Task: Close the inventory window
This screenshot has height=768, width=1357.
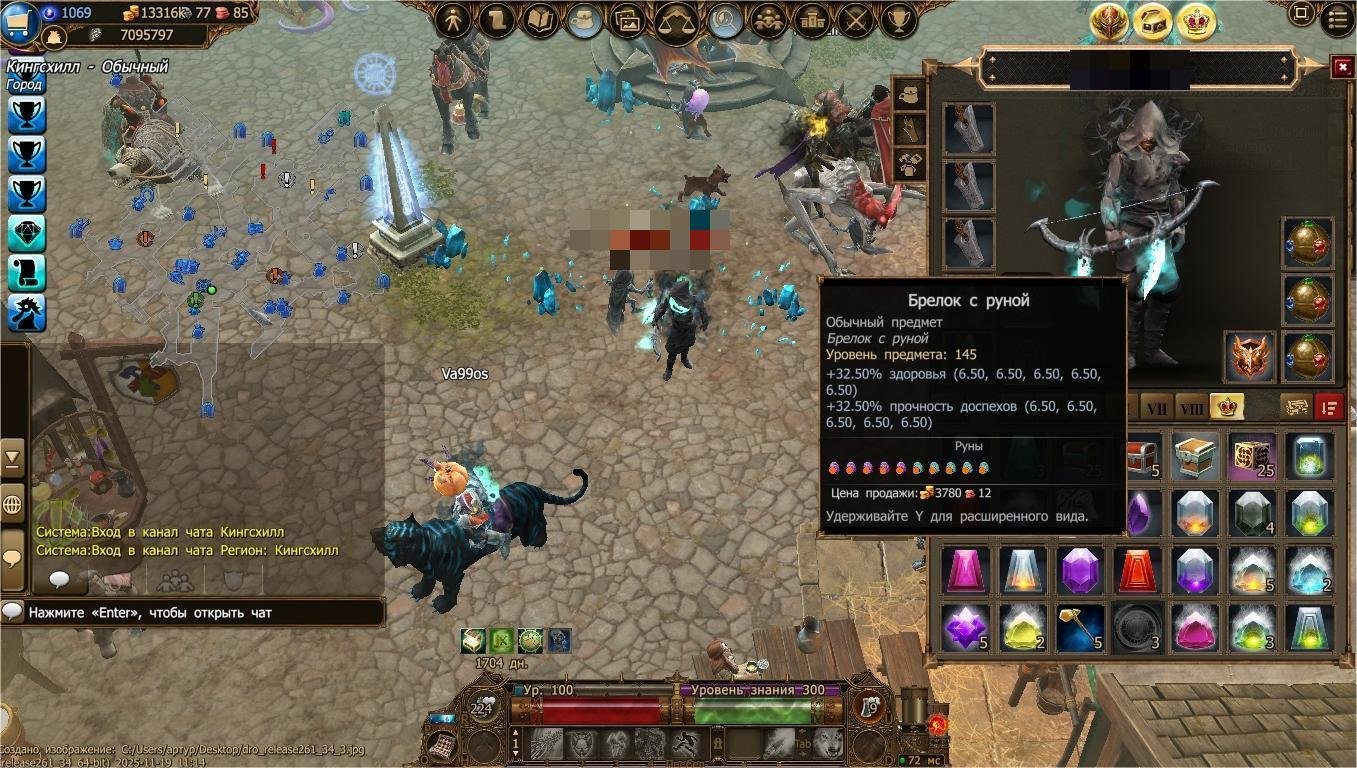Action: coord(1342,67)
